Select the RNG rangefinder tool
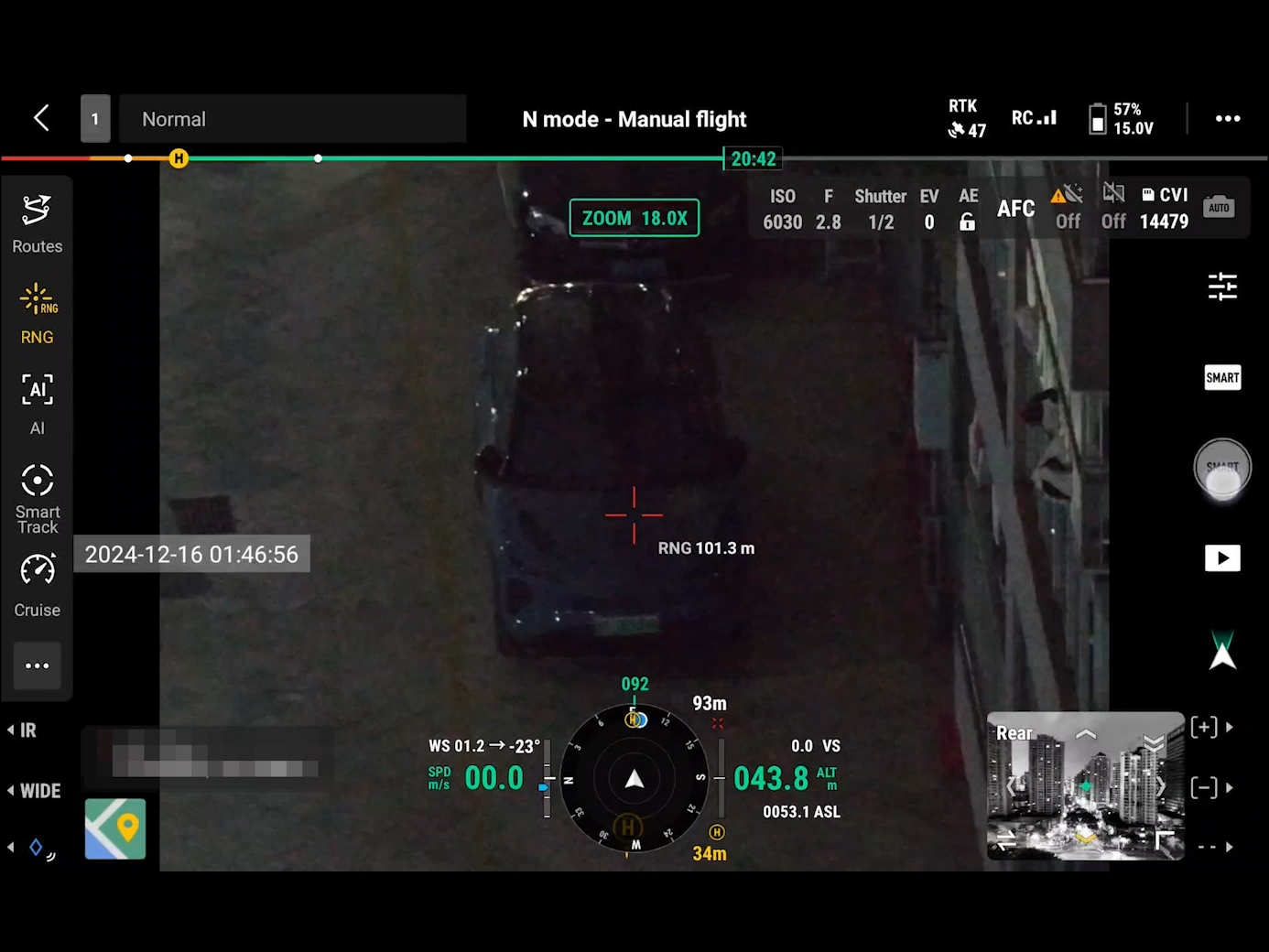The width and height of the screenshot is (1269, 952). coord(37,311)
